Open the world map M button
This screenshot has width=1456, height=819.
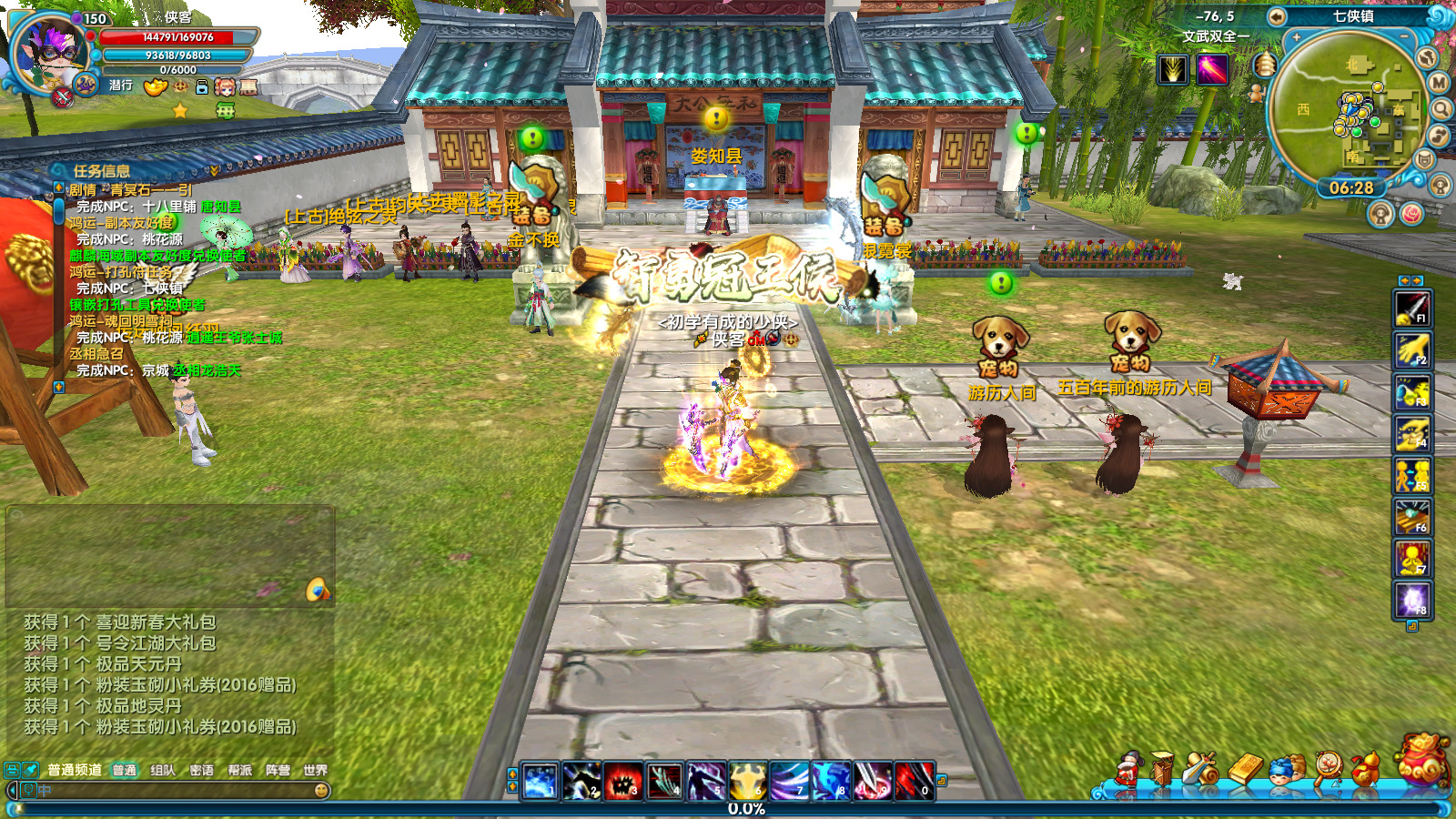[1439, 83]
